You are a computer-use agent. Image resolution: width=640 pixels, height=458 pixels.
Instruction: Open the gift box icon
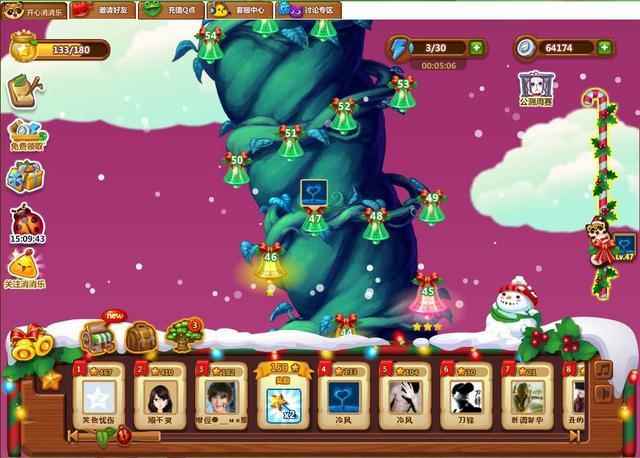pyautogui.click(x=24, y=177)
